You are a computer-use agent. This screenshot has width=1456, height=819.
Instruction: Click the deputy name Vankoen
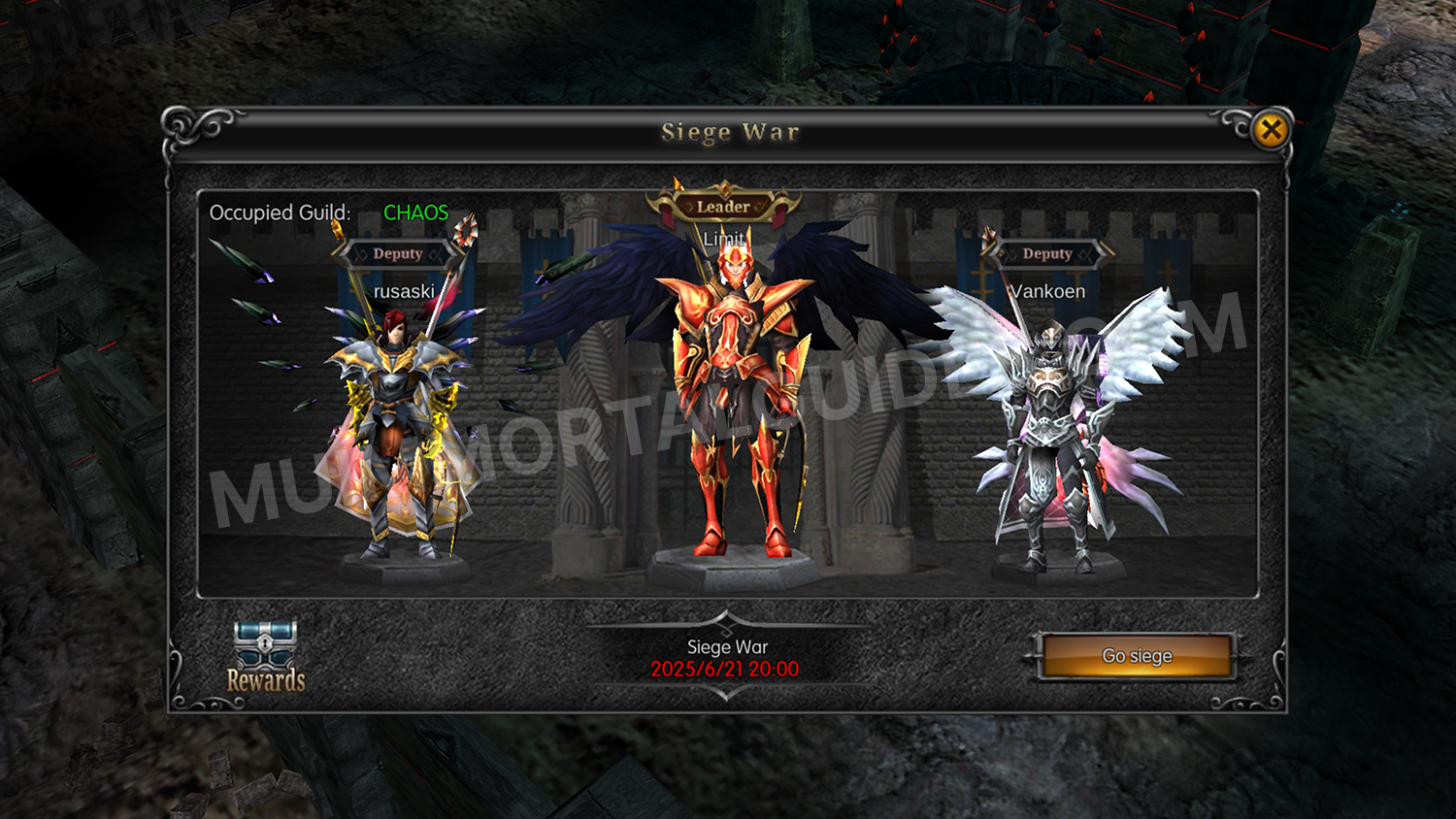[1049, 291]
